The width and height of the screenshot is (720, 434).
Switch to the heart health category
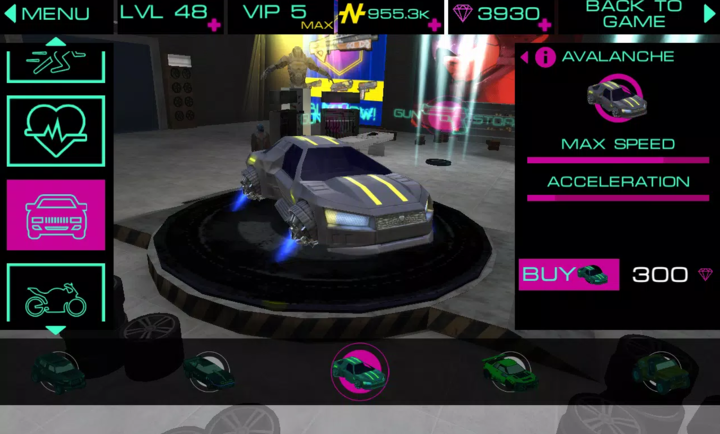click(56, 131)
